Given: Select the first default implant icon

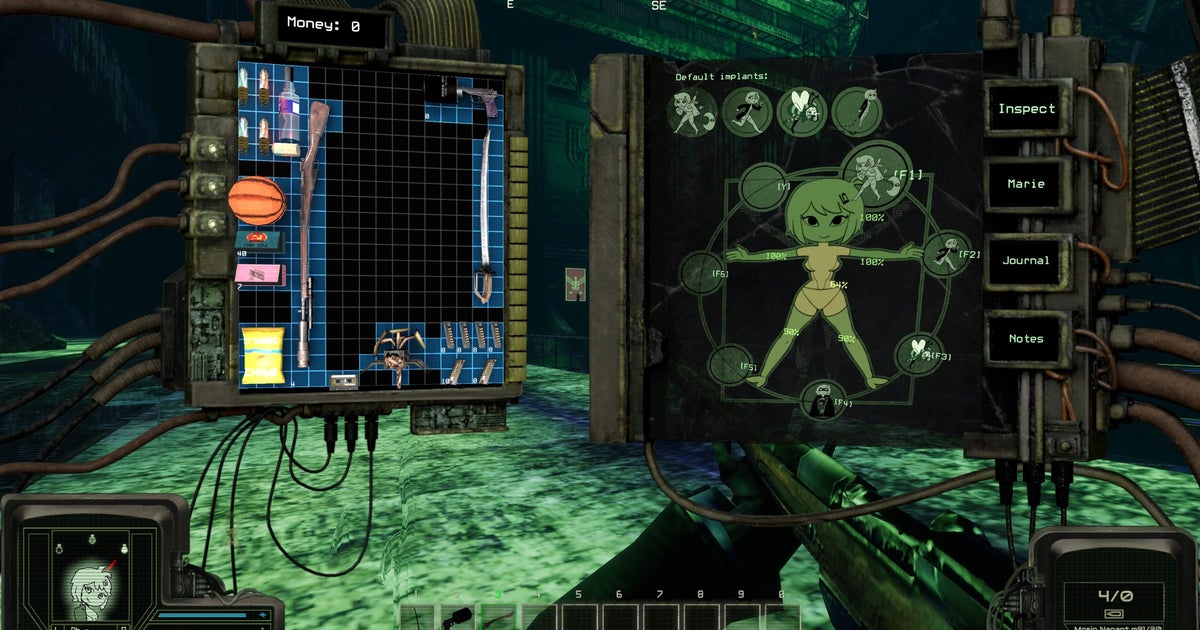Looking at the screenshot, I should pos(691,112).
